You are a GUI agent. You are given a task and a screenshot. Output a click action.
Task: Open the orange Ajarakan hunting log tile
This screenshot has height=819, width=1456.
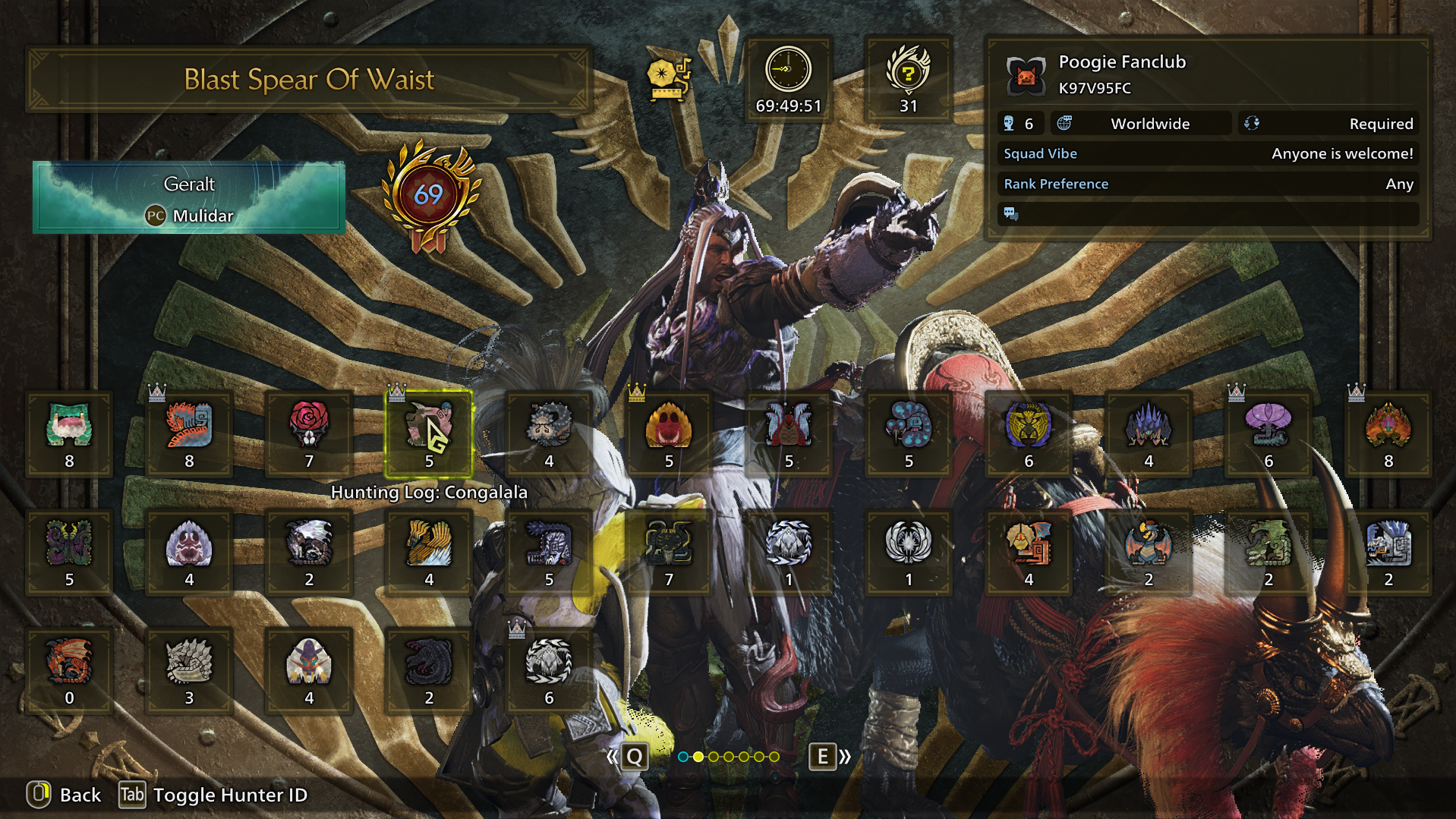point(1388,433)
